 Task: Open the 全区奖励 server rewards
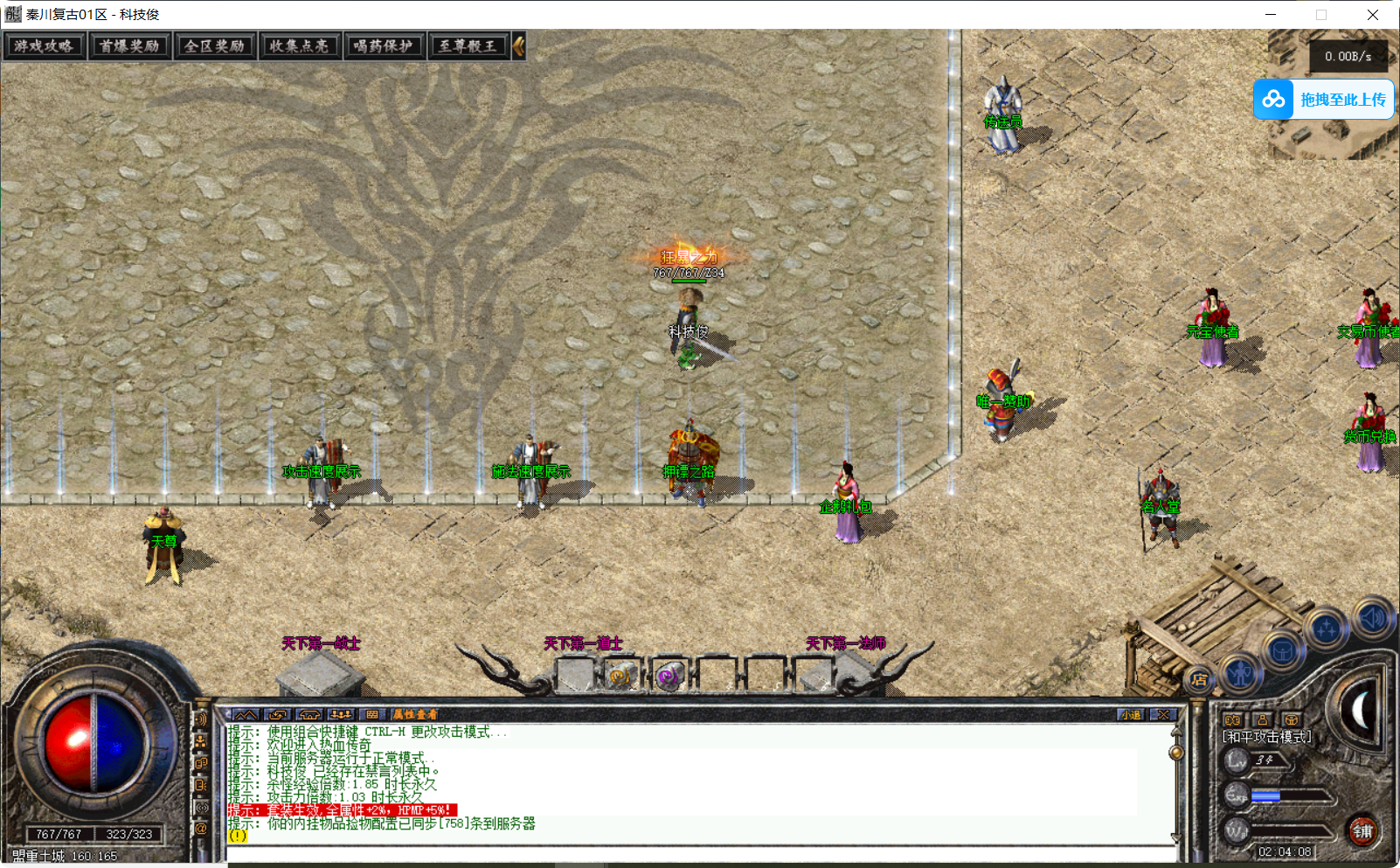pyautogui.click(x=214, y=46)
